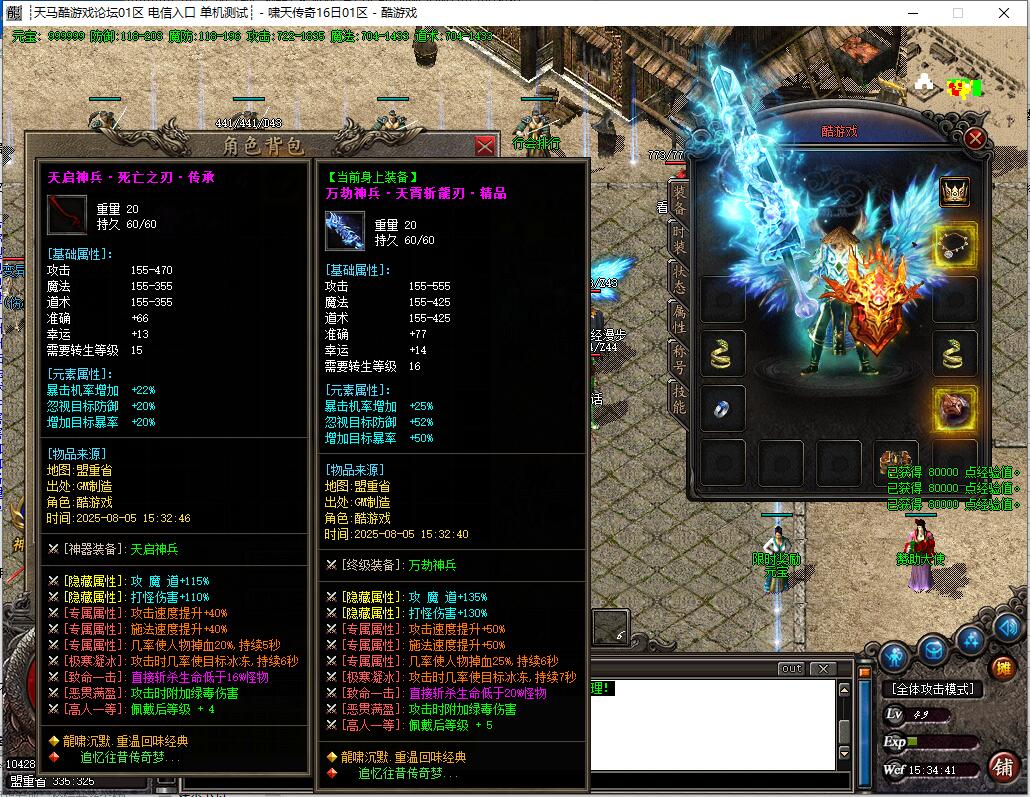The image size is (1030, 797).
Task: Open the 称号 titles tab
Action: point(680,356)
